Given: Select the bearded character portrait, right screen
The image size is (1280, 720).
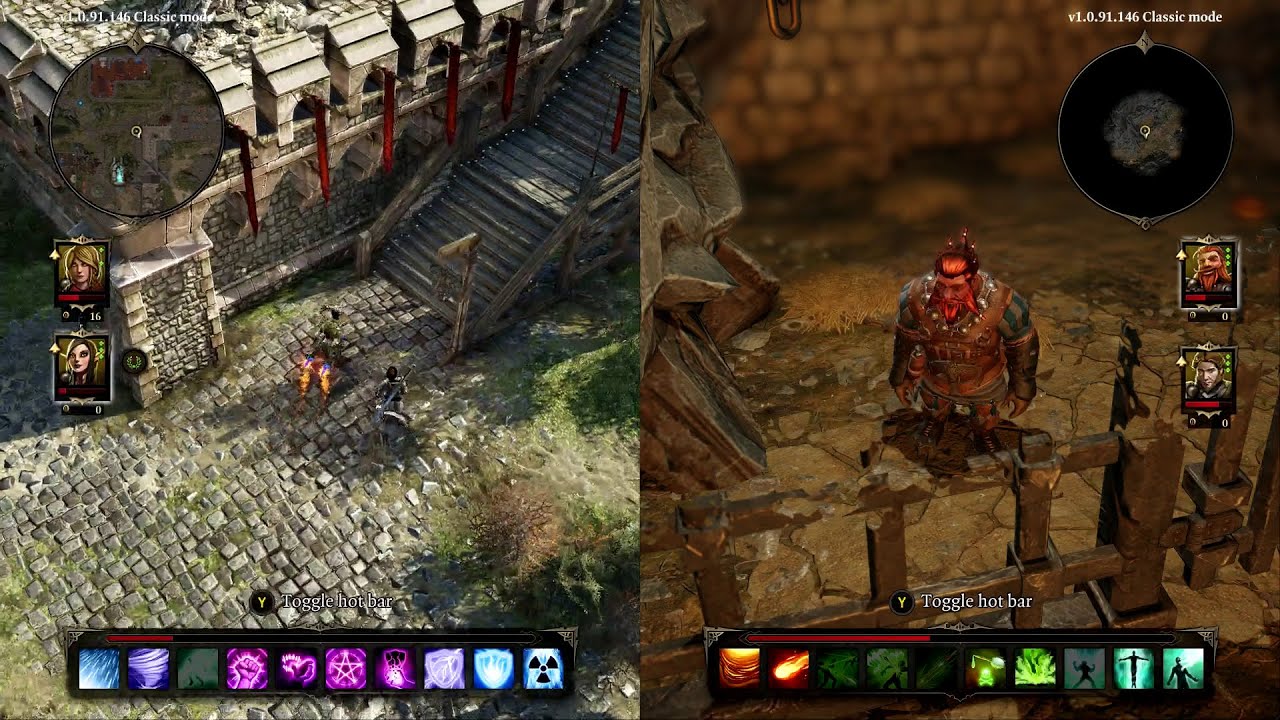Looking at the screenshot, I should coord(1213,270).
